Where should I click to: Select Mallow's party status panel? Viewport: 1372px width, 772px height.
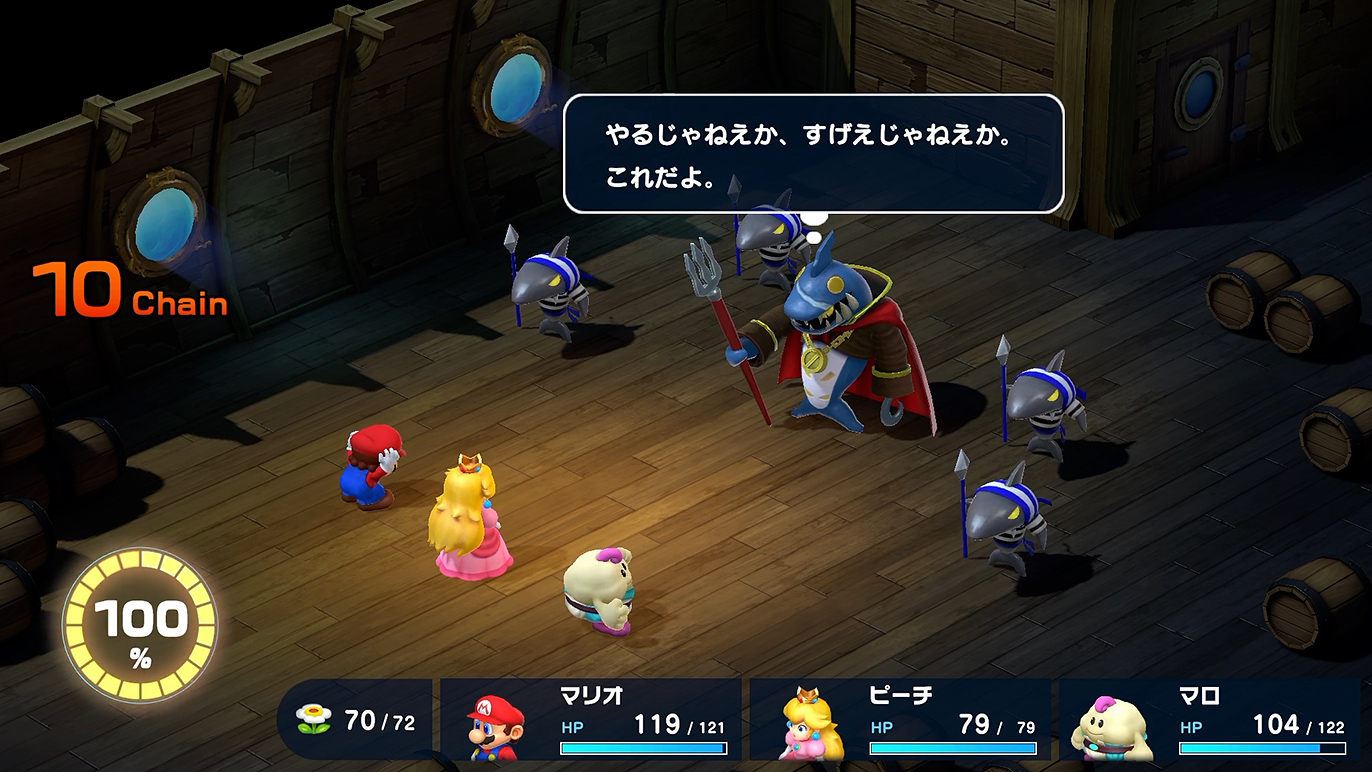pos(1210,720)
